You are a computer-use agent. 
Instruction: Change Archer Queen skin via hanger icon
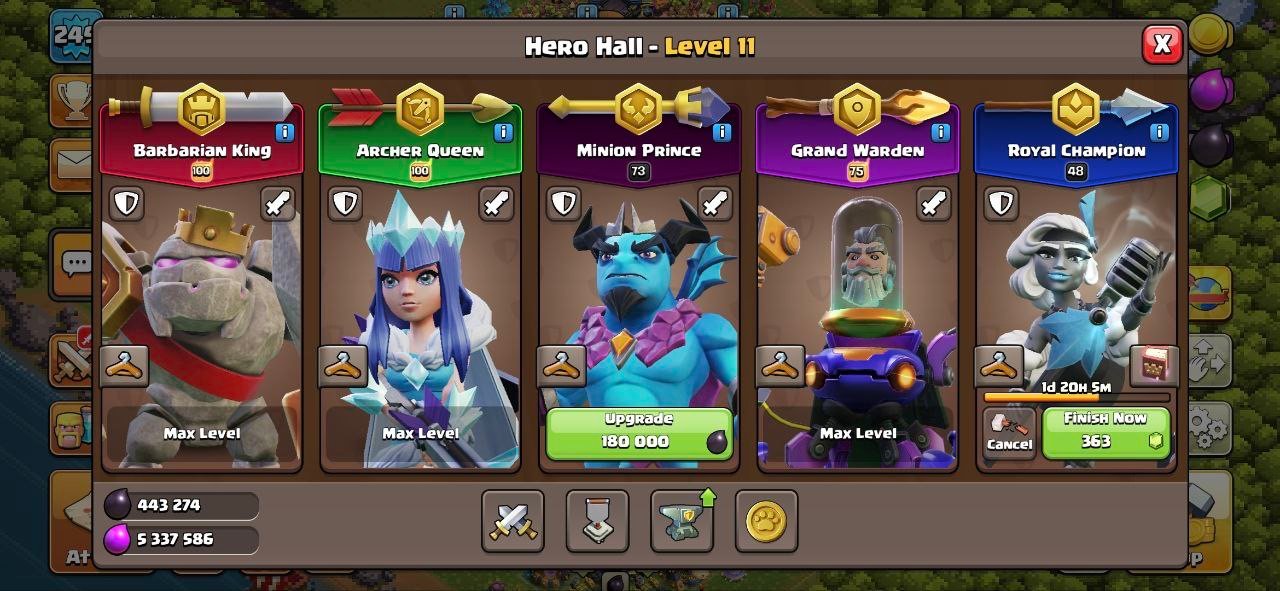343,366
